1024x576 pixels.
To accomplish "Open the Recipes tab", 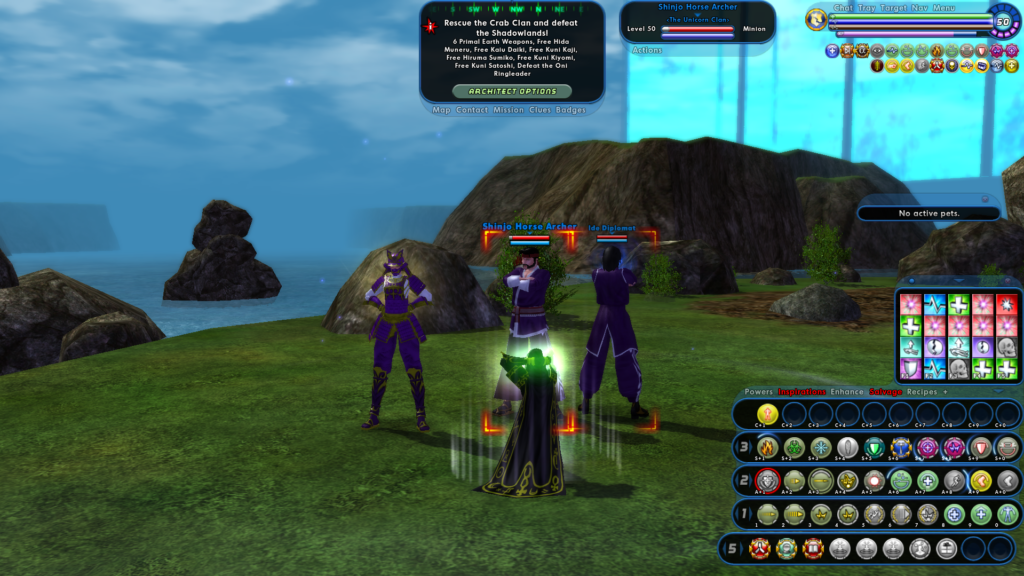I will click(923, 392).
